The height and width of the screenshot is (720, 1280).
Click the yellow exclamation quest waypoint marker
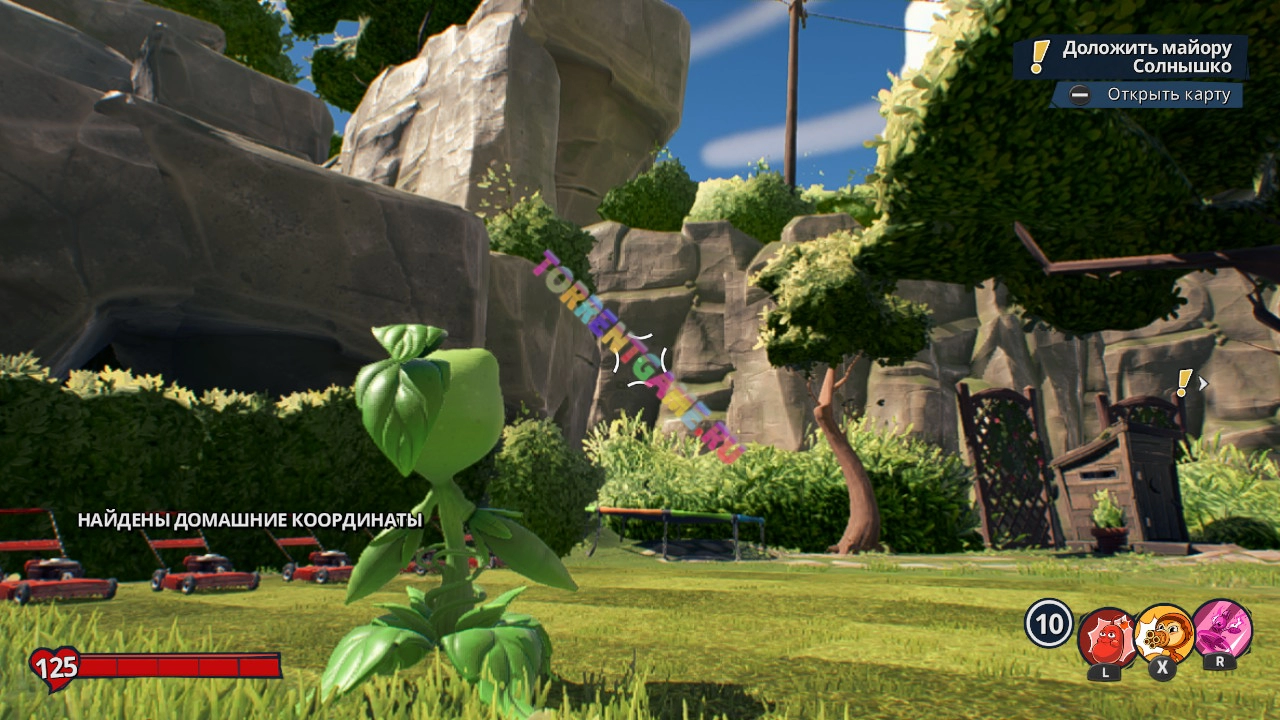1185,382
